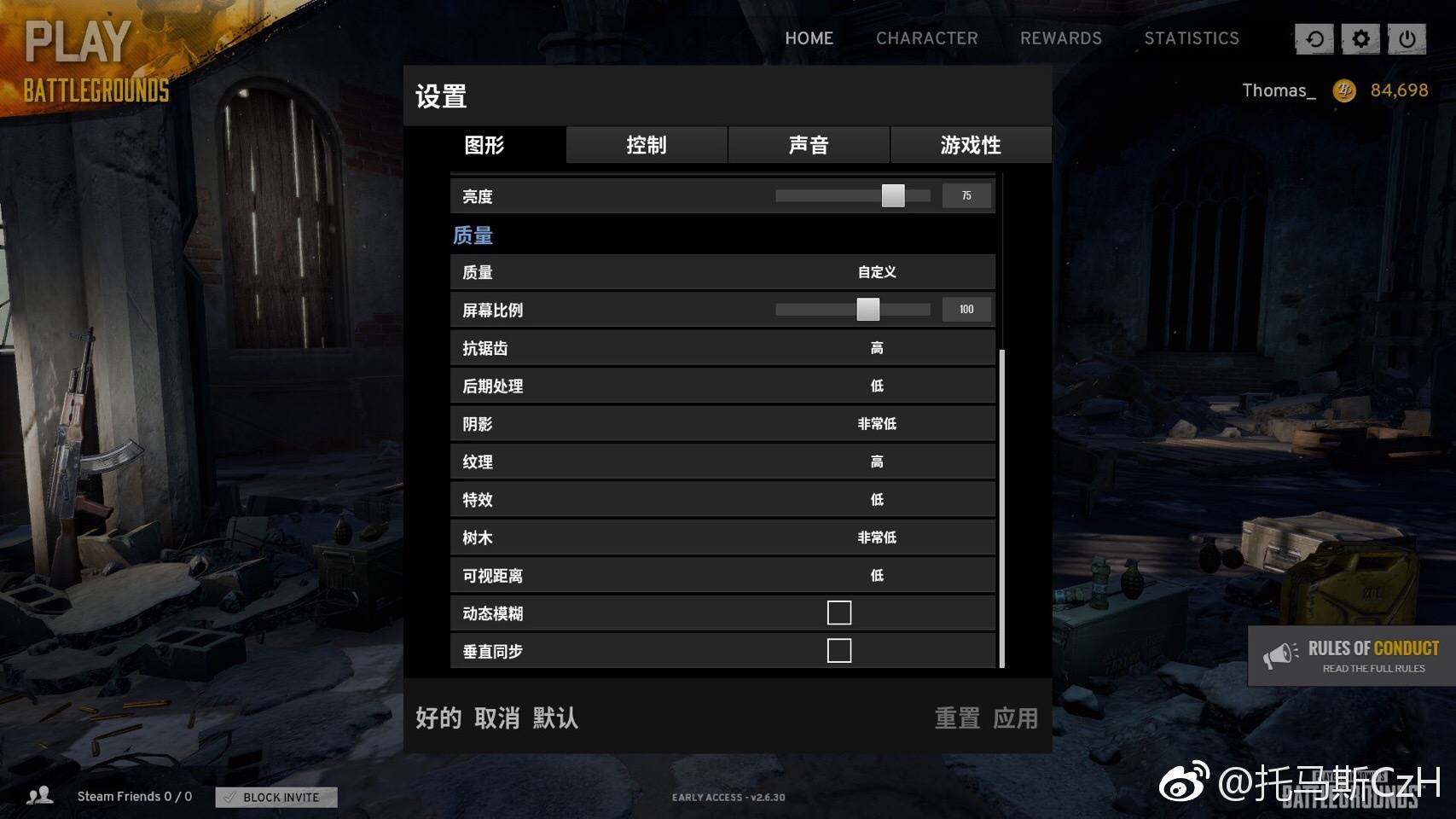1456x819 pixels.
Task: Change the 阴影 shadows quality setting
Action: click(876, 423)
